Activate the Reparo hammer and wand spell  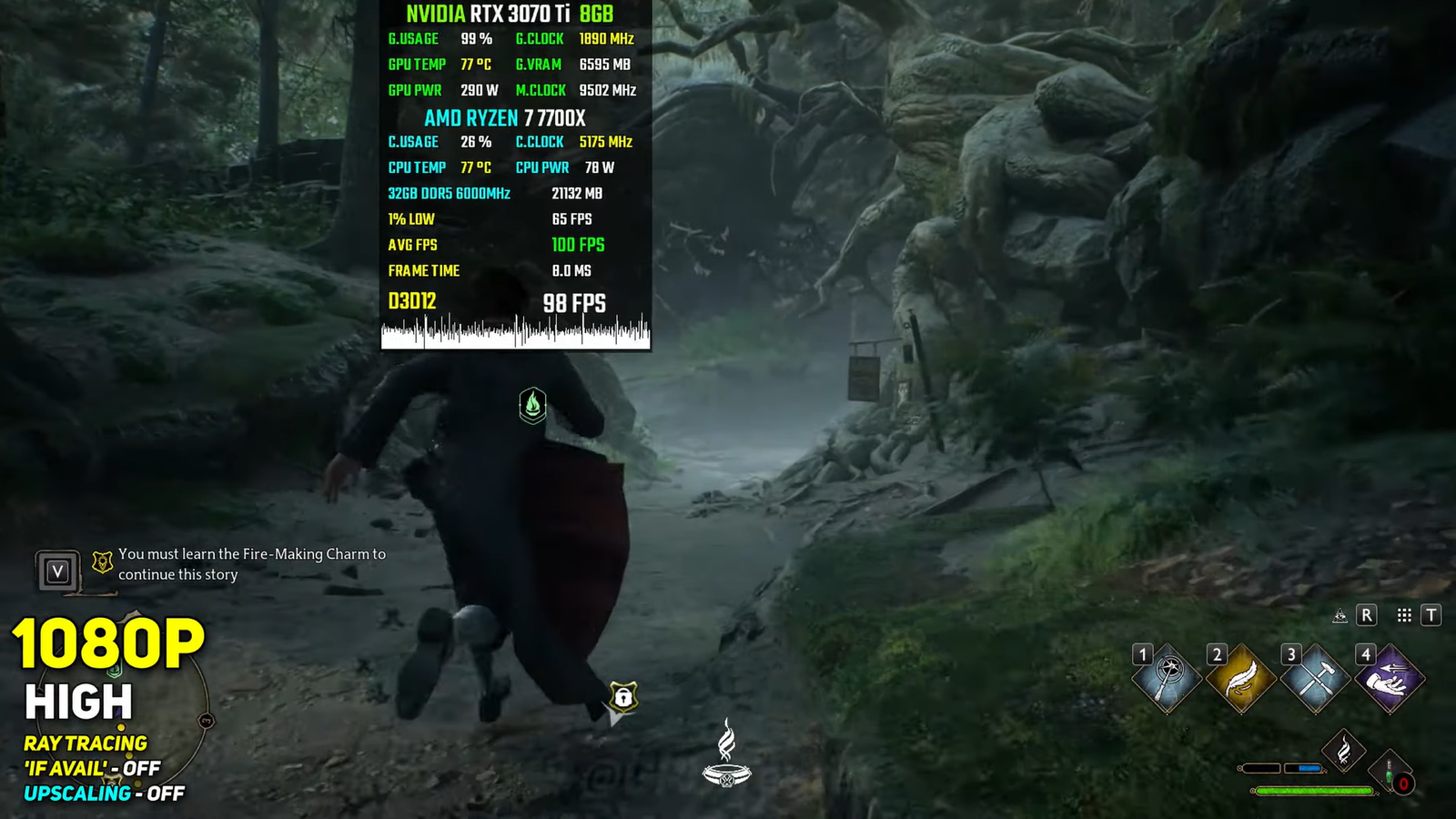1316,679
